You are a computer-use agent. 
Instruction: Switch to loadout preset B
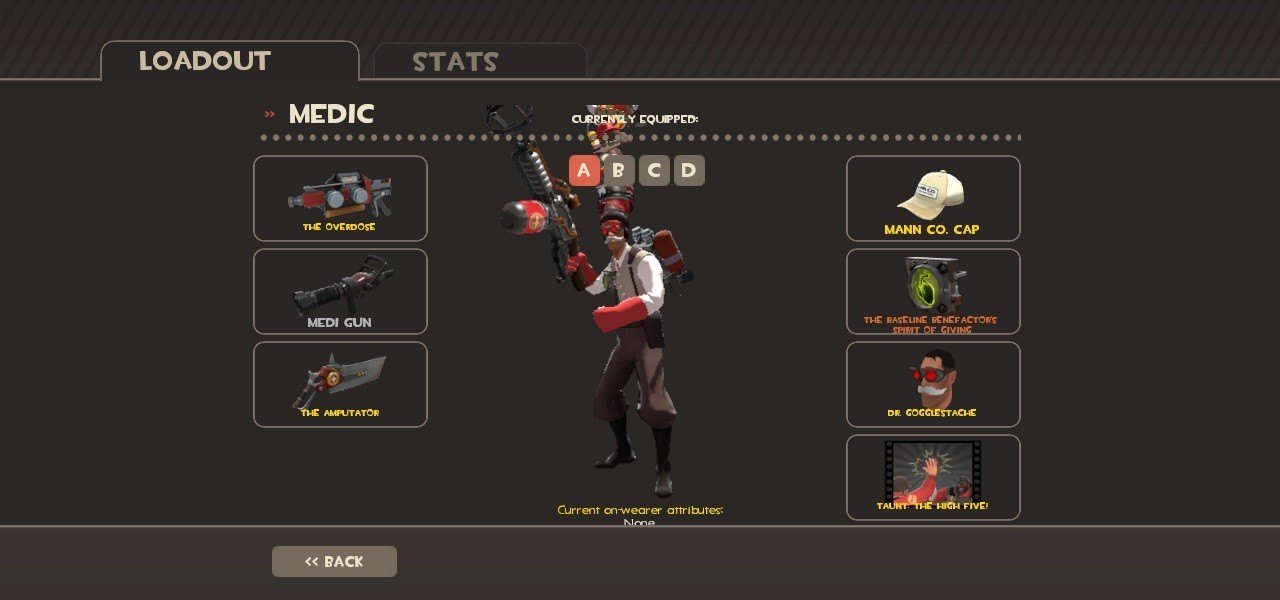point(619,171)
